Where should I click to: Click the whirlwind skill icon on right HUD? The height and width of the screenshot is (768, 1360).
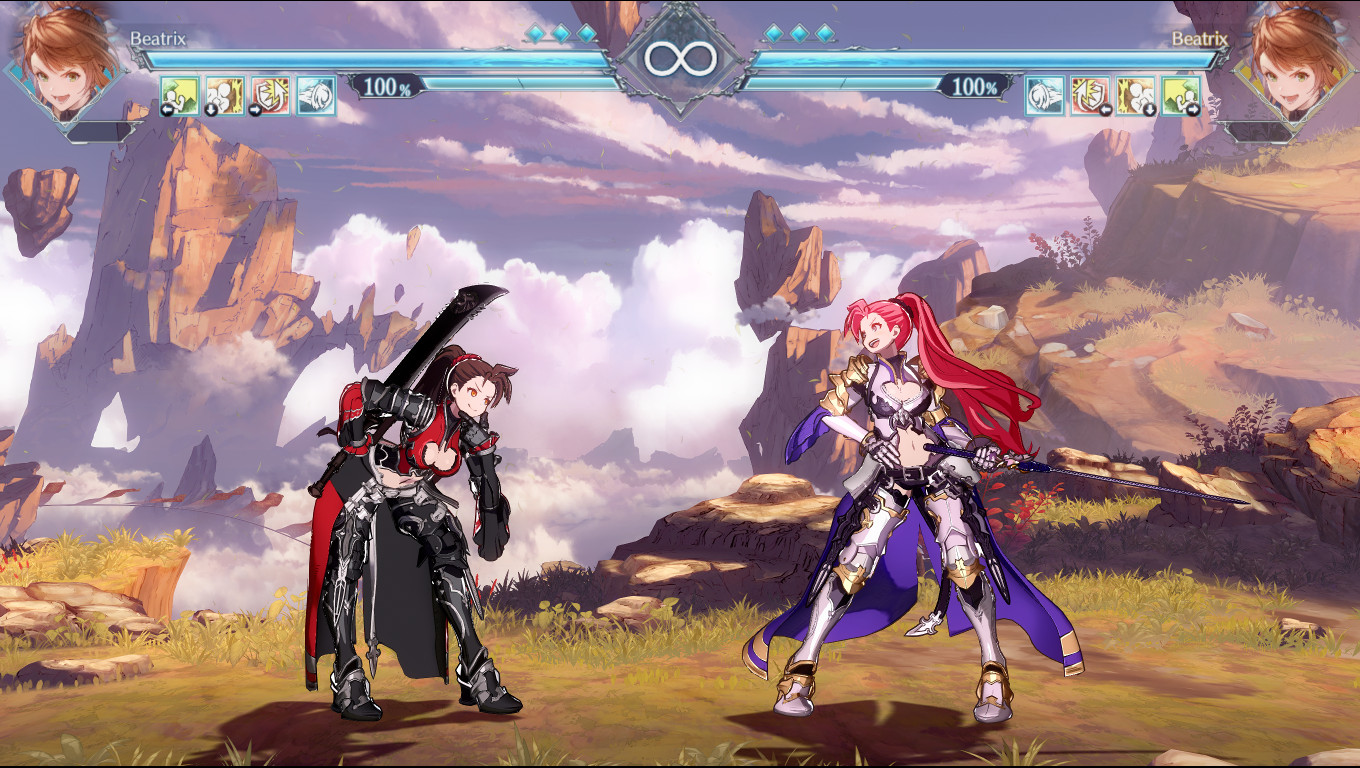pyautogui.click(x=1044, y=95)
